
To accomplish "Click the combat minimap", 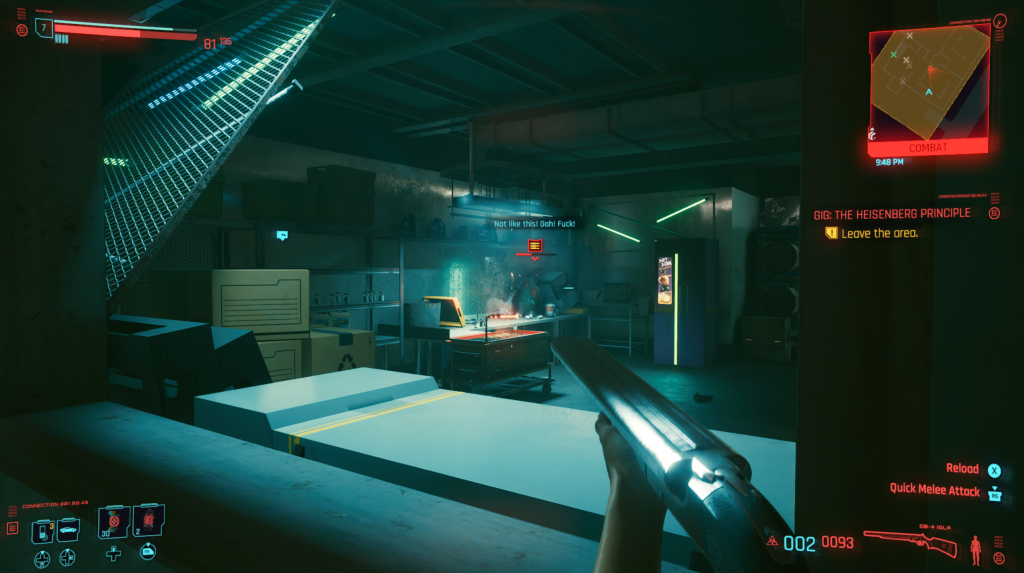I will [x=927, y=82].
